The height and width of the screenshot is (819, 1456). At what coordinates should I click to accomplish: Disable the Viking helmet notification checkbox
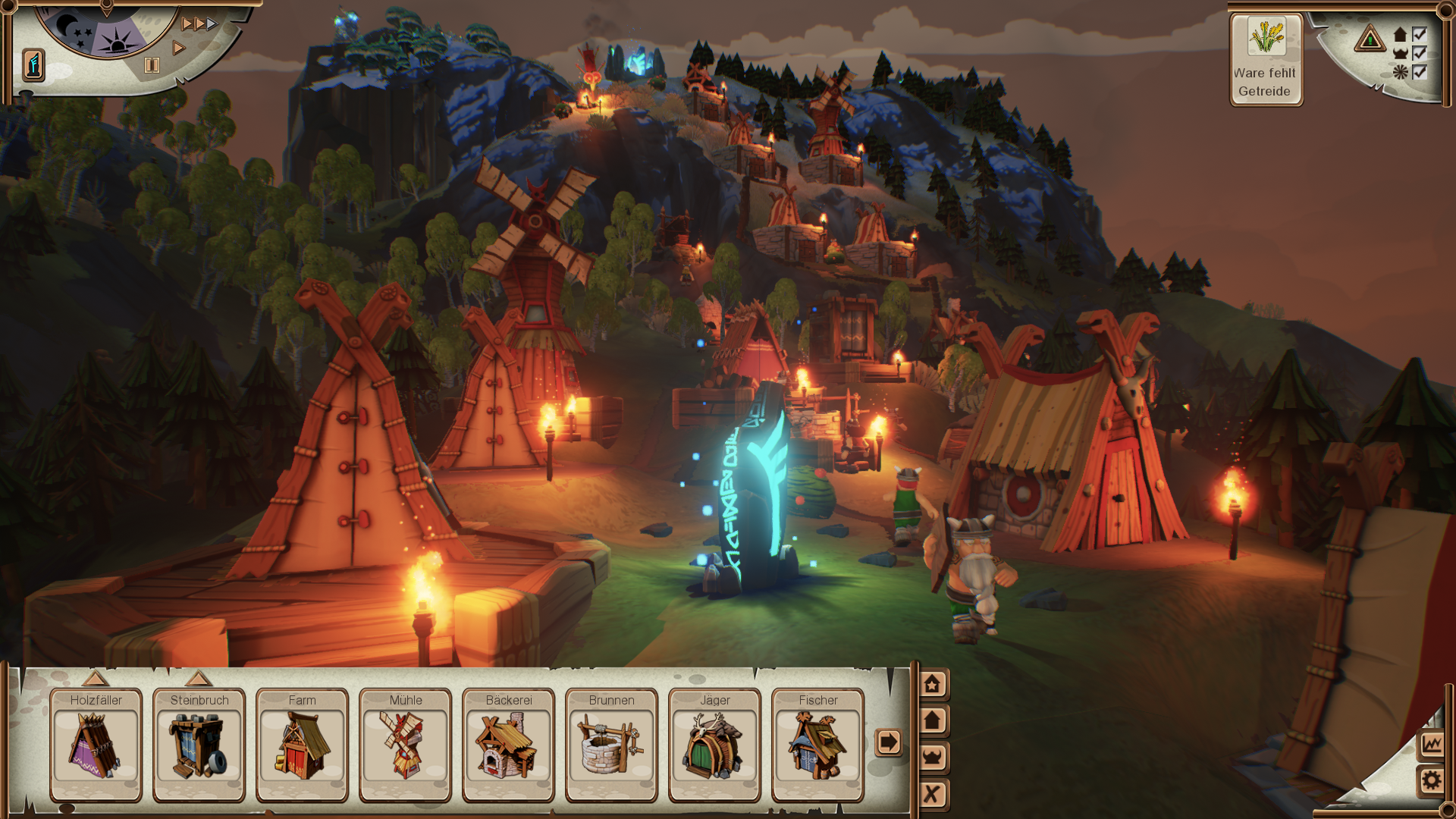click(1419, 54)
